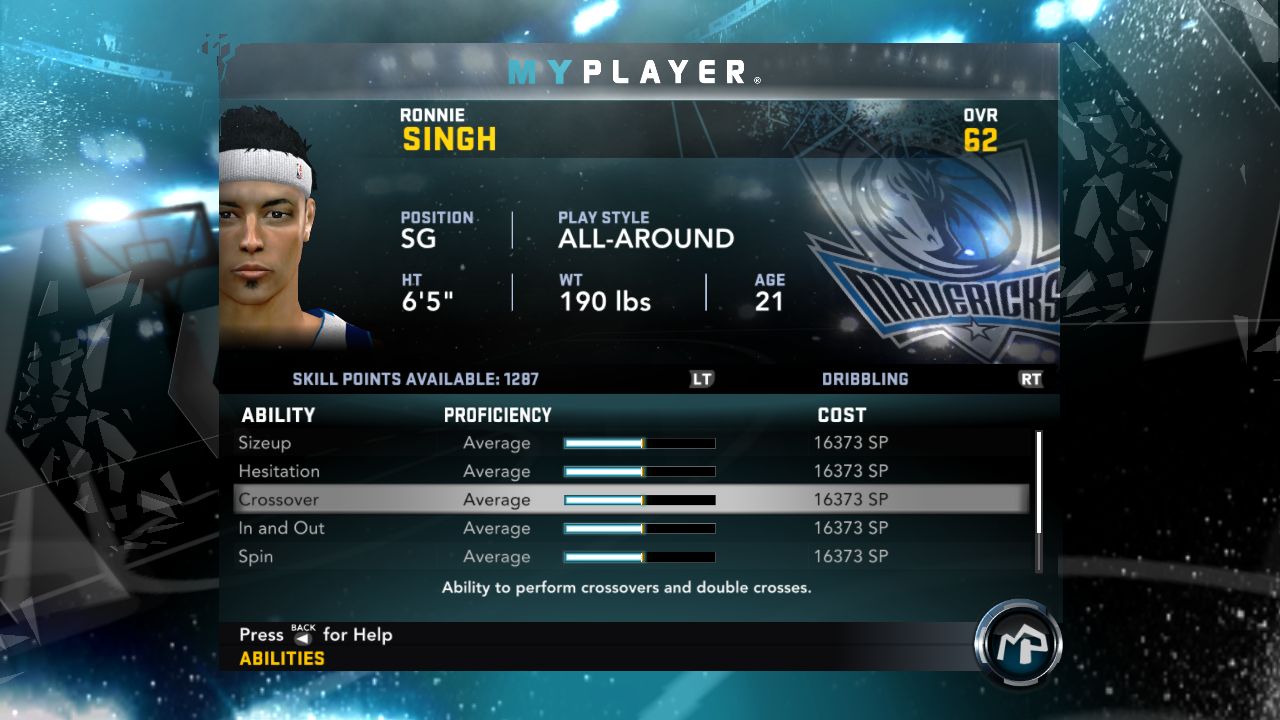
Task: Click the OVR 62 rating badge
Action: (982, 127)
